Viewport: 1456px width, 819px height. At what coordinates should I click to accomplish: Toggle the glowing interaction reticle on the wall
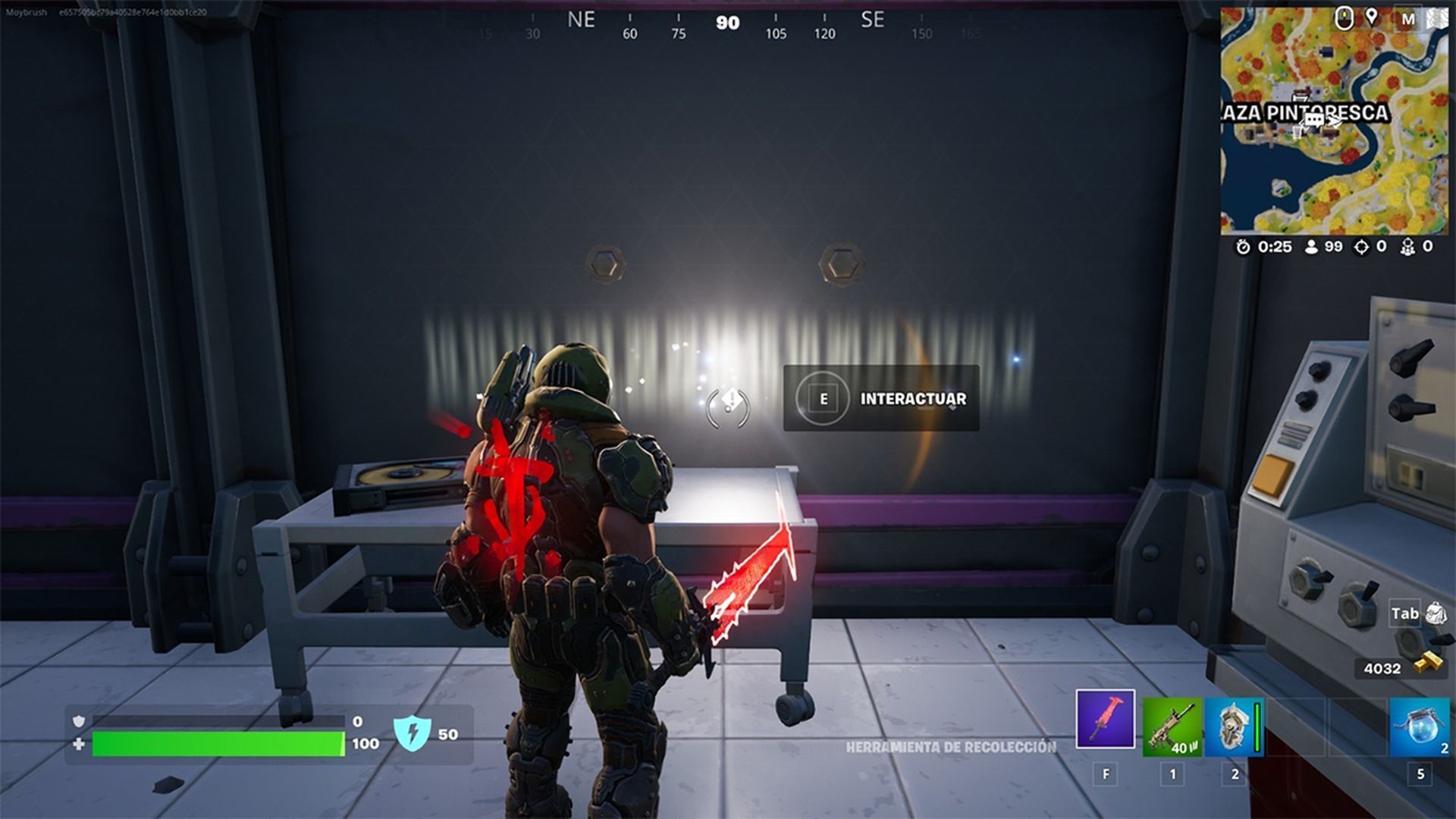730,402
